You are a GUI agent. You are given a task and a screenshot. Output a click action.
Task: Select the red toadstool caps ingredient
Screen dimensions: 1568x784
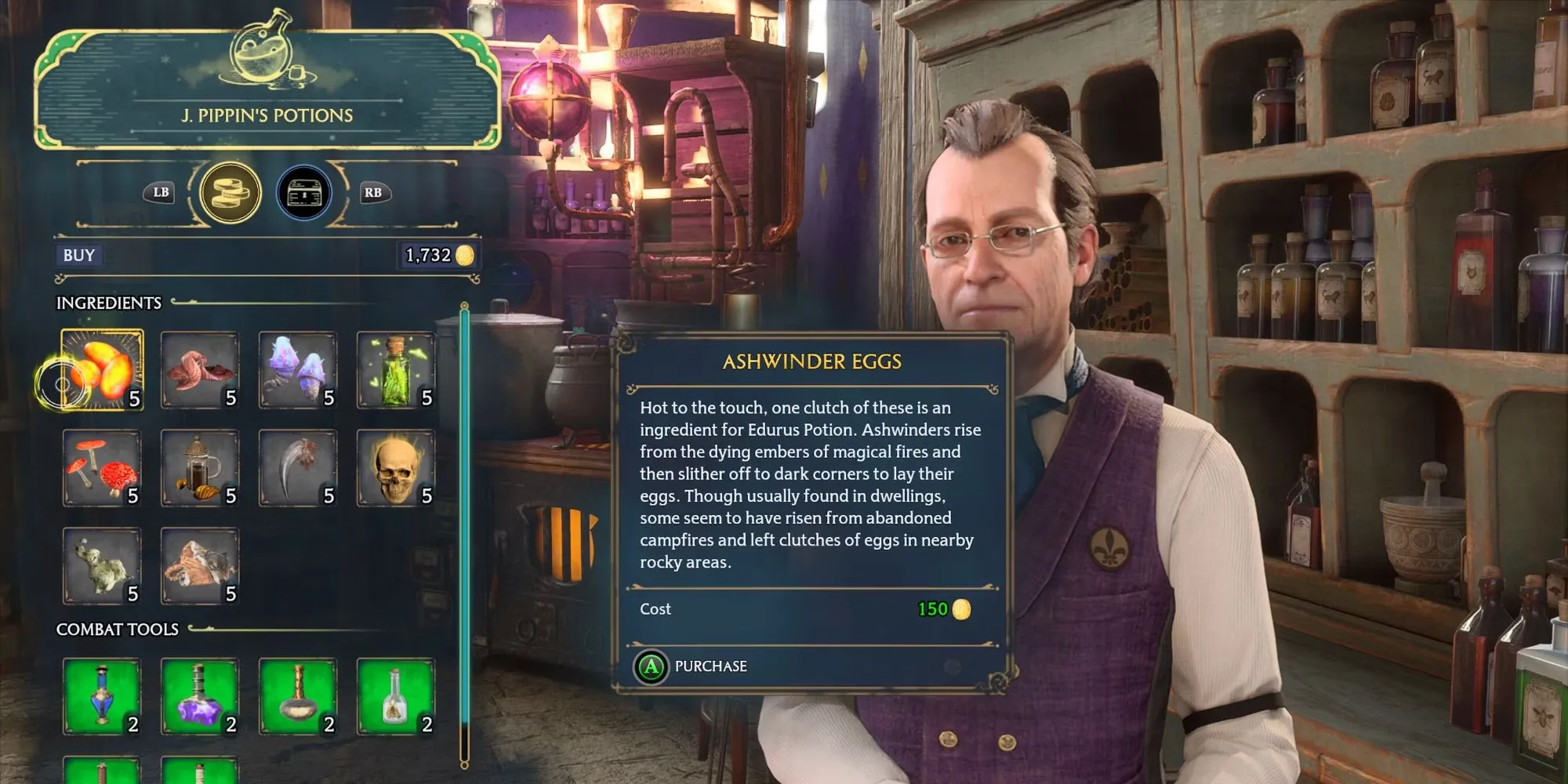click(x=103, y=468)
